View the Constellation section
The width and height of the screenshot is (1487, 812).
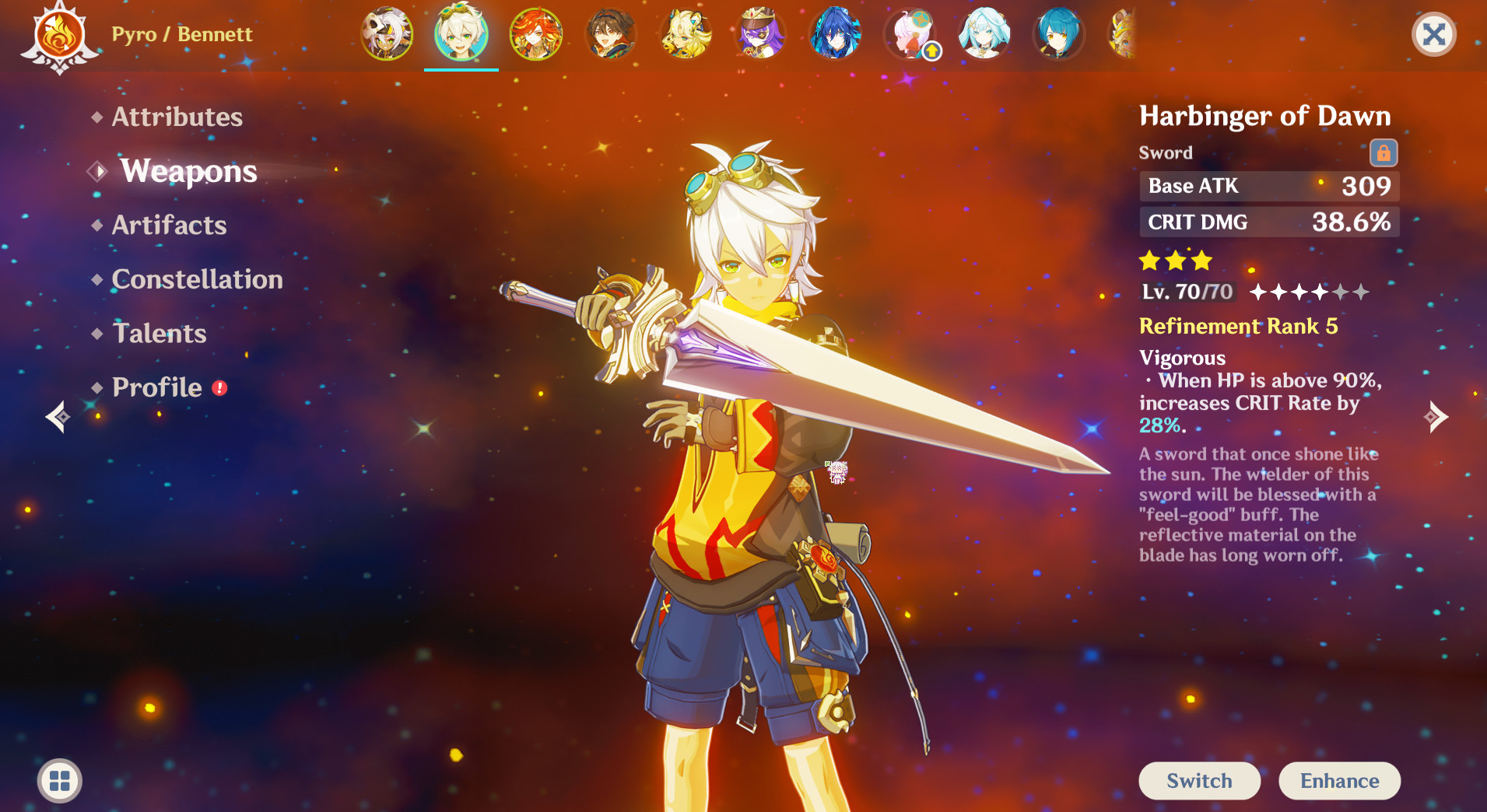pyautogui.click(x=197, y=279)
